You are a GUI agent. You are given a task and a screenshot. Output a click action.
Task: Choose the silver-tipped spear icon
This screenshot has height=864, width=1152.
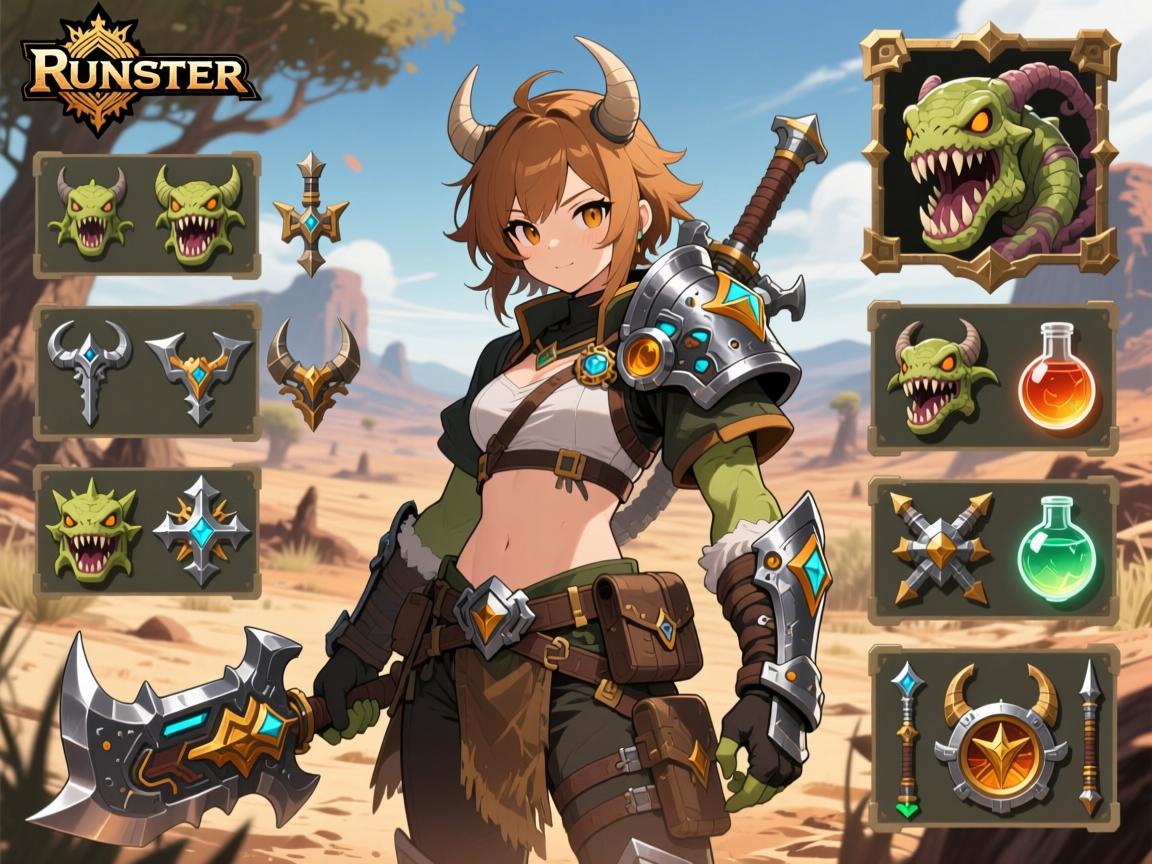pos(1090,736)
